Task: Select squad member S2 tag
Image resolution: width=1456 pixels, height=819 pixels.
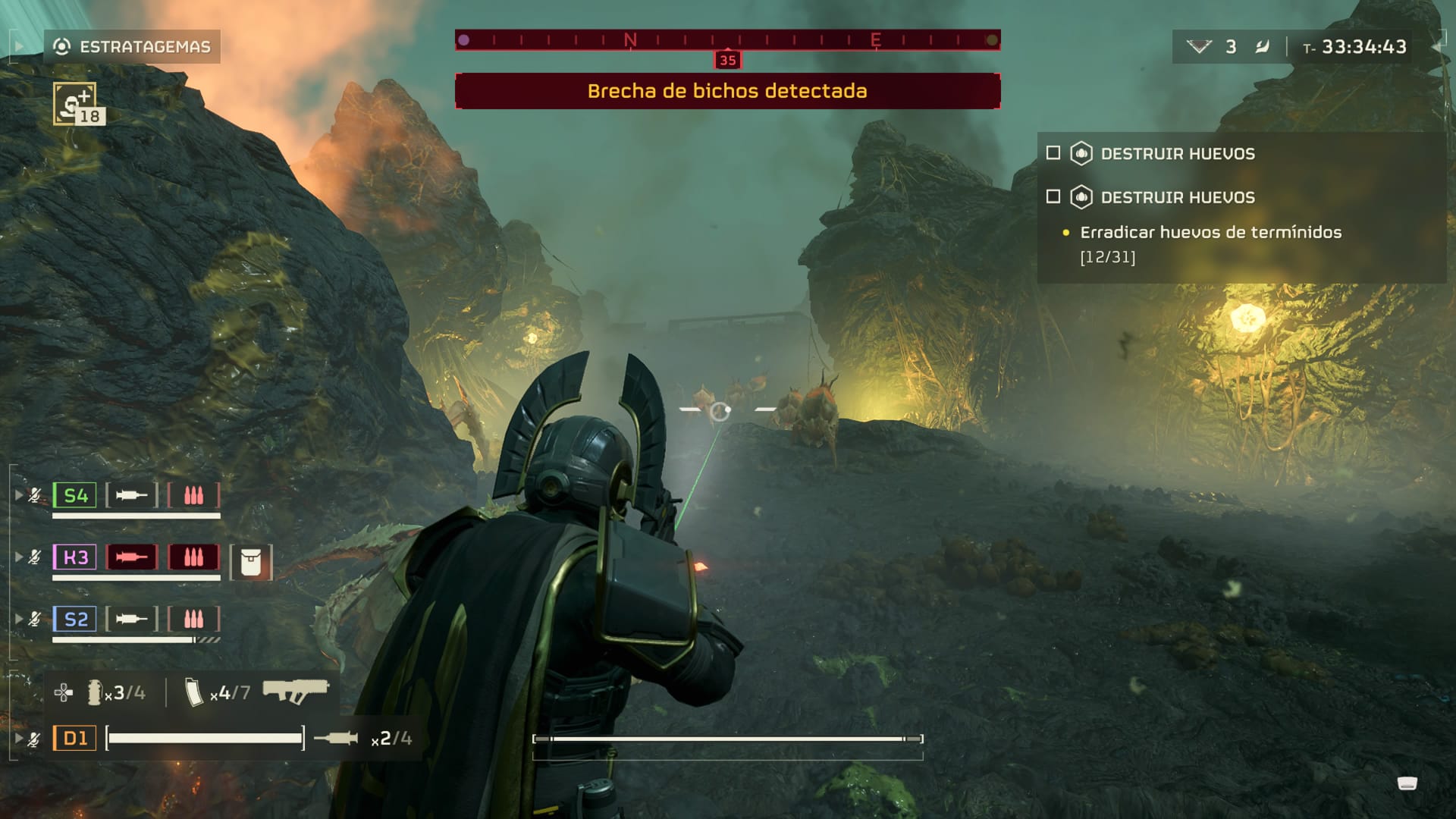Action: [75, 620]
